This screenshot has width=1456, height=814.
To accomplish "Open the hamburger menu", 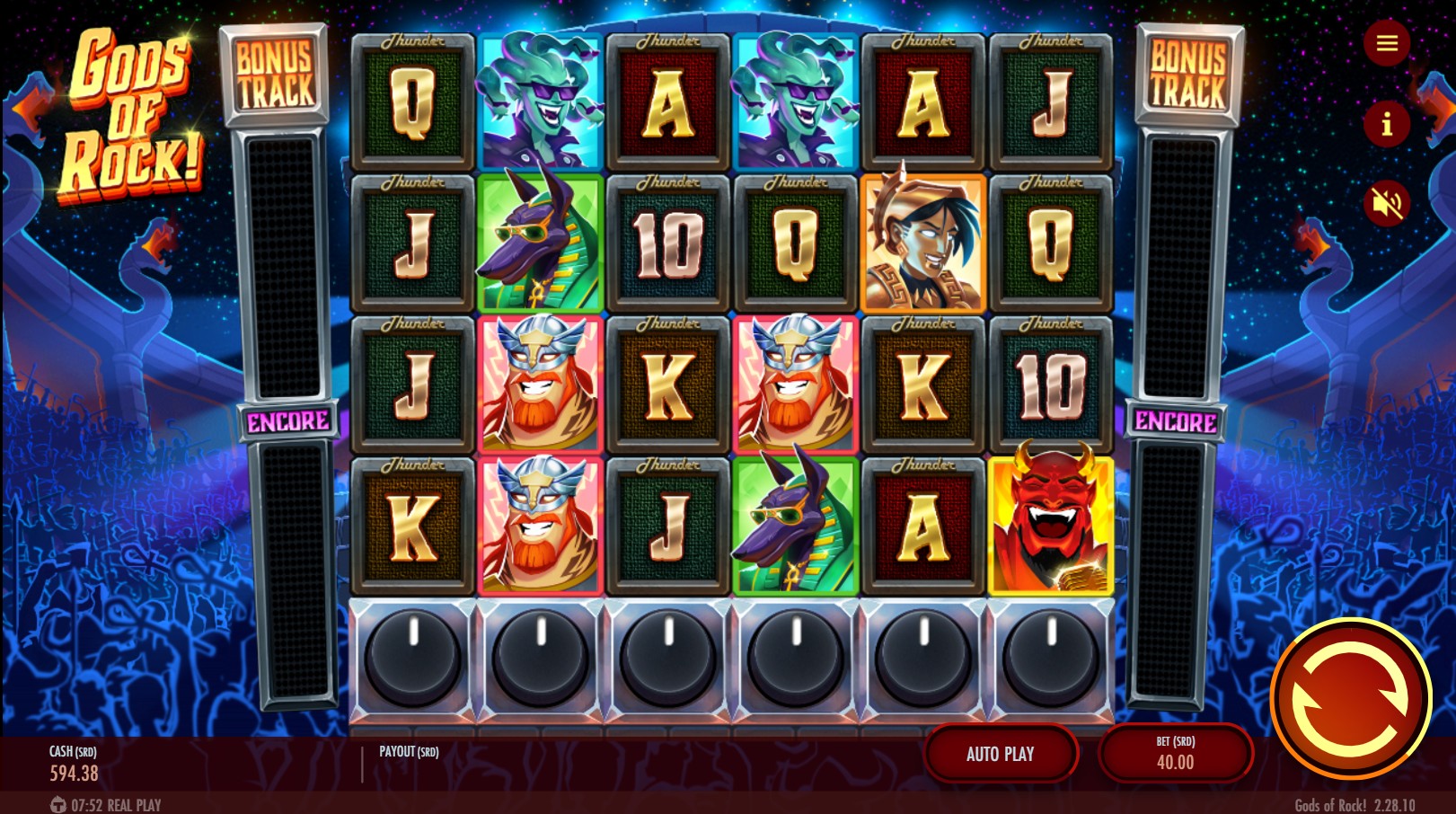I will [1386, 43].
